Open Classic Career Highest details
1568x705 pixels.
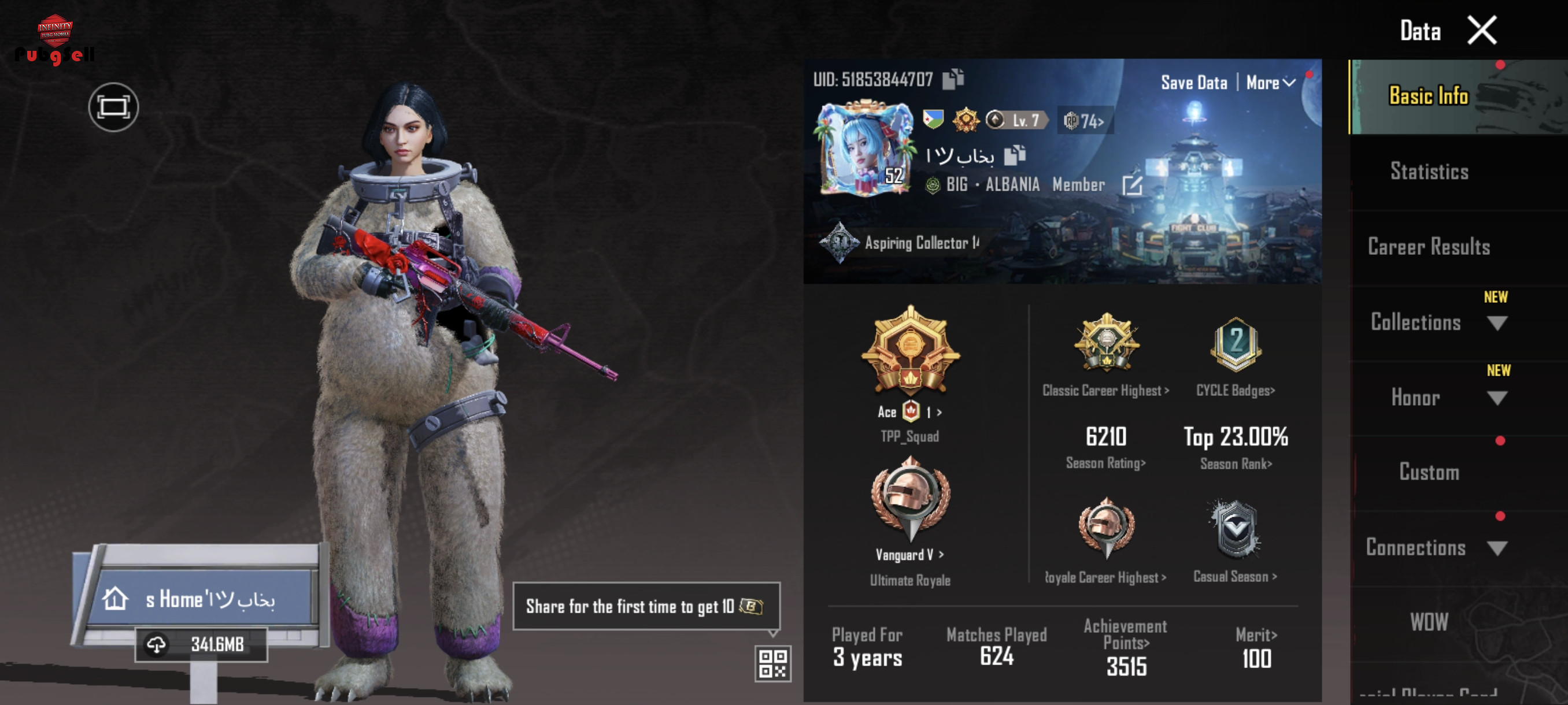tap(1105, 391)
